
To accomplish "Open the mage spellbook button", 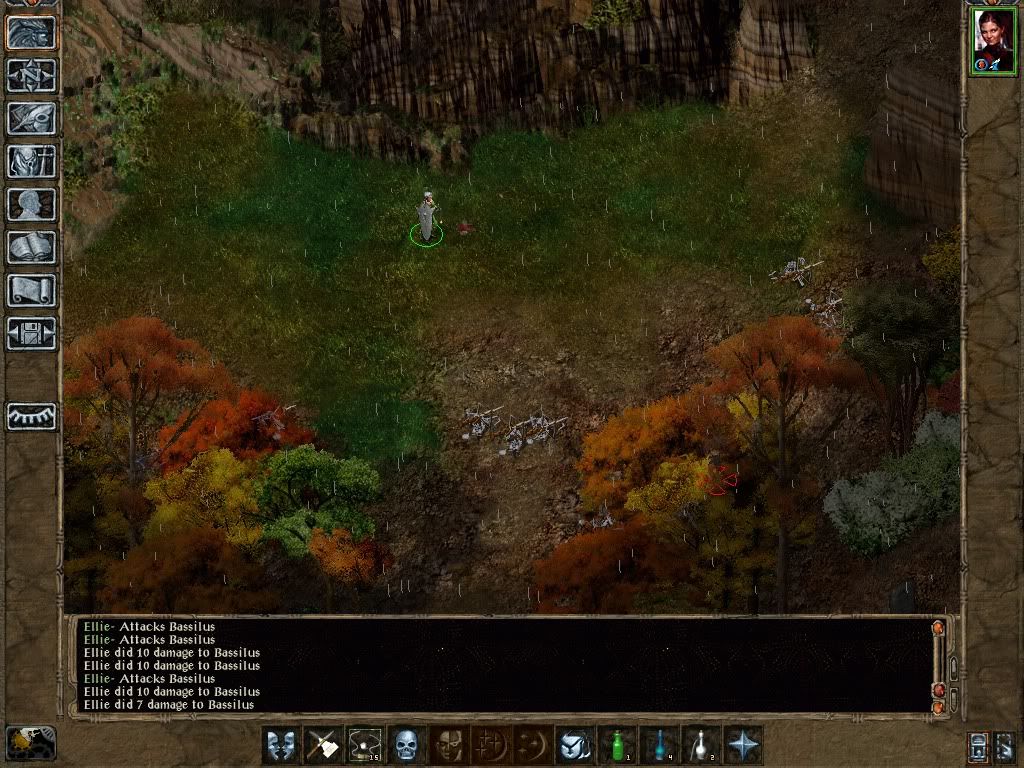I will 32,247.
